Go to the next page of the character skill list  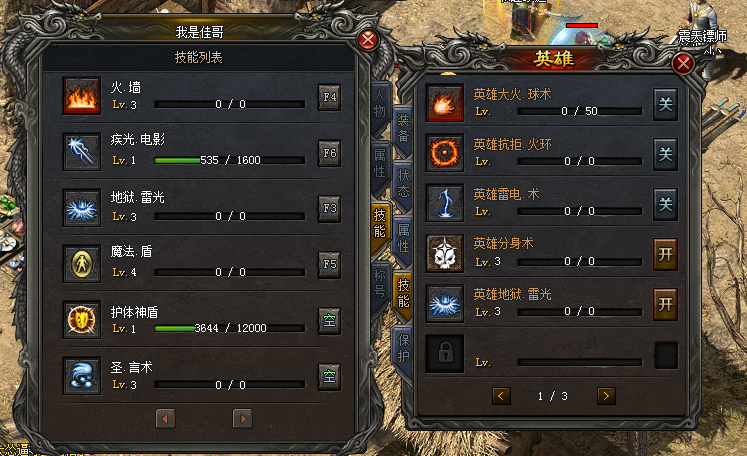point(242,417)
